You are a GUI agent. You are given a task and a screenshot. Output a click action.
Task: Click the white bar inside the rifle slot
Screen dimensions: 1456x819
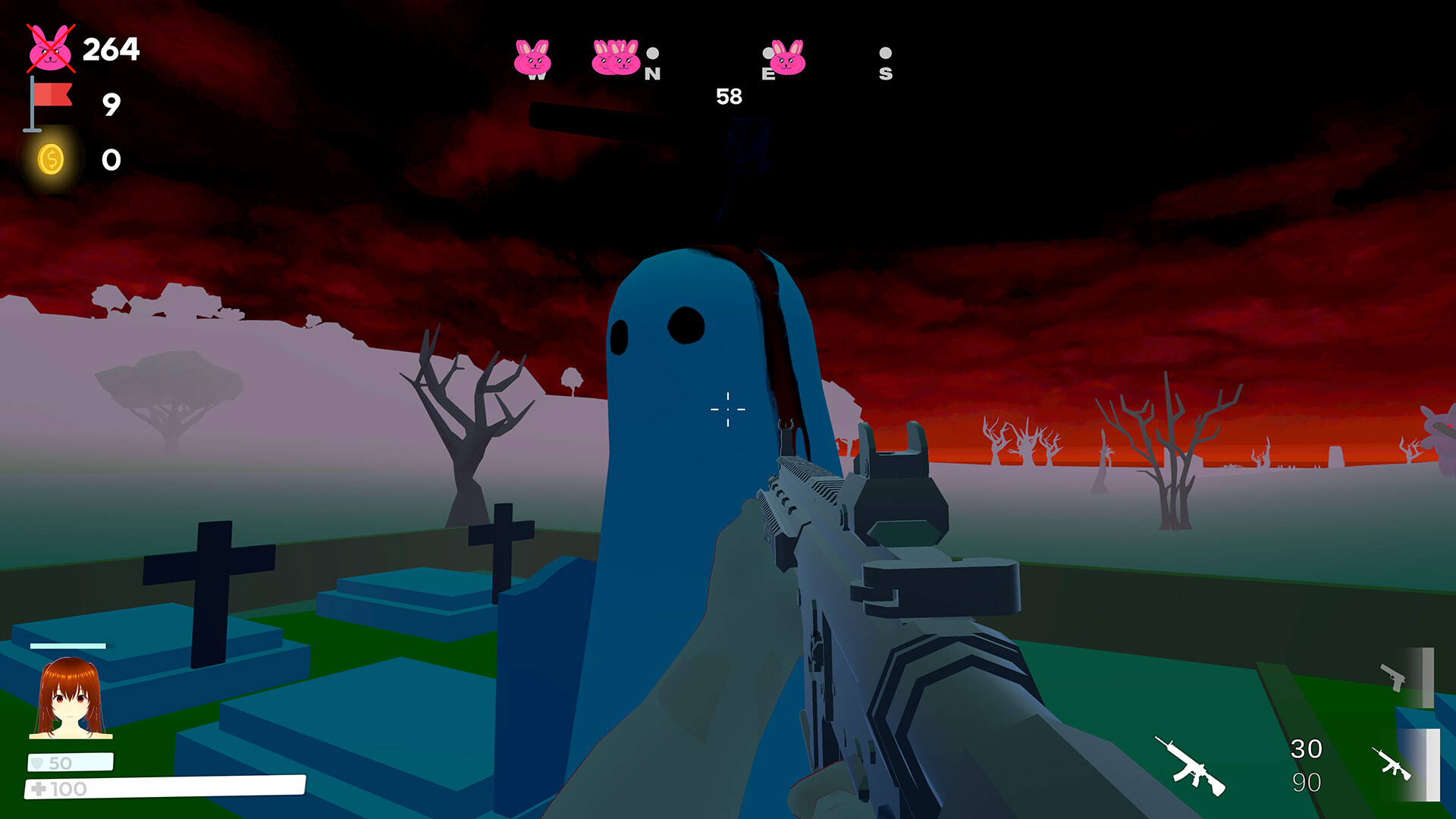pyautogui.click(x=1433, y=764)
